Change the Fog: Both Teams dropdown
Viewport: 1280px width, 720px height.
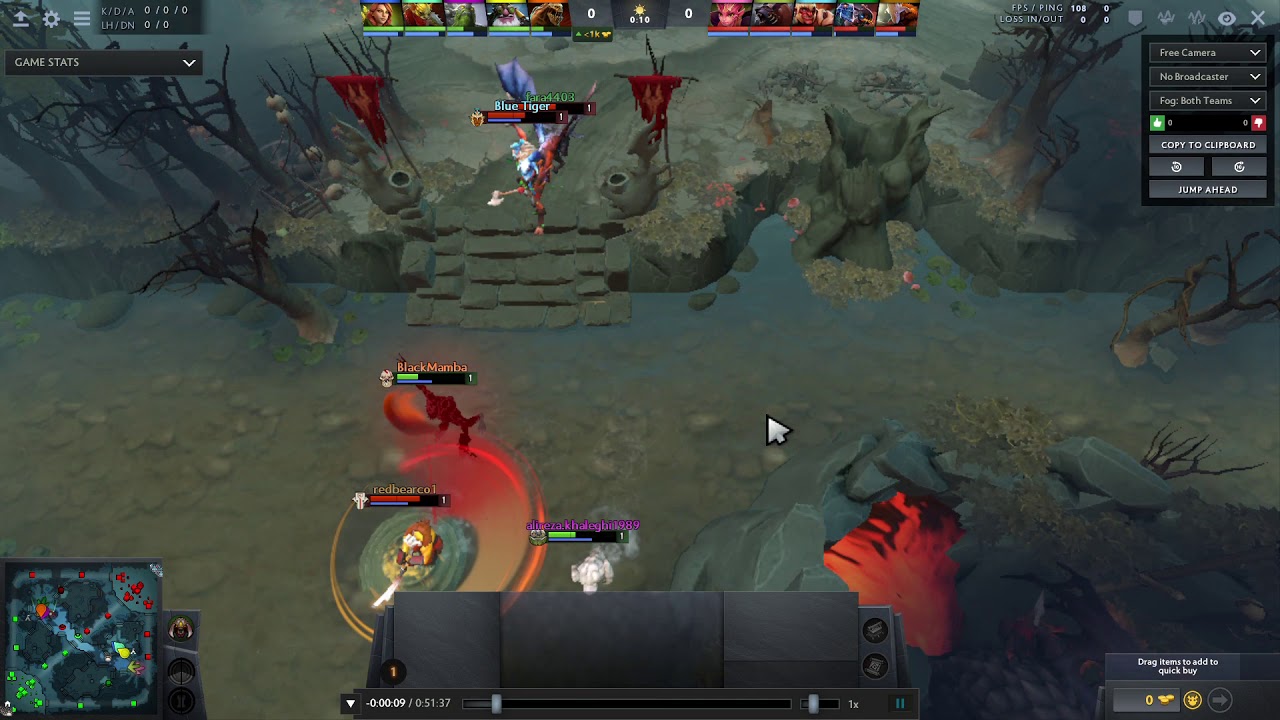point(1208,101)
